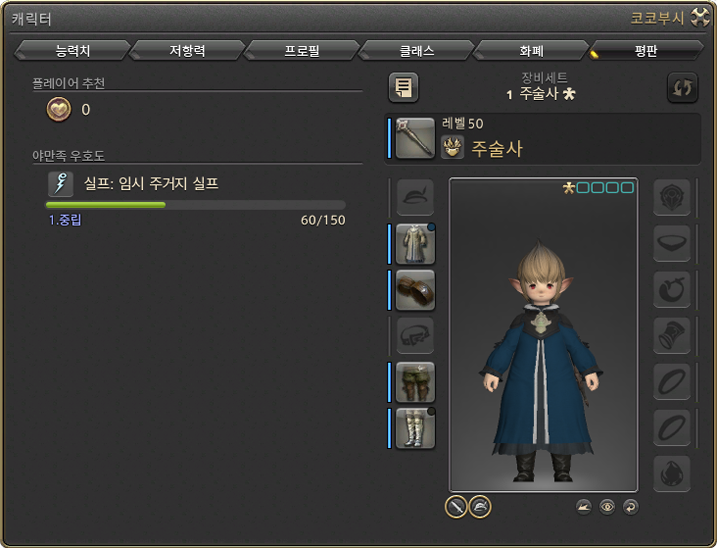Viewport: 717px width, 548px height.
Task: Open the 화폐 tab
Action: [530, 50]
